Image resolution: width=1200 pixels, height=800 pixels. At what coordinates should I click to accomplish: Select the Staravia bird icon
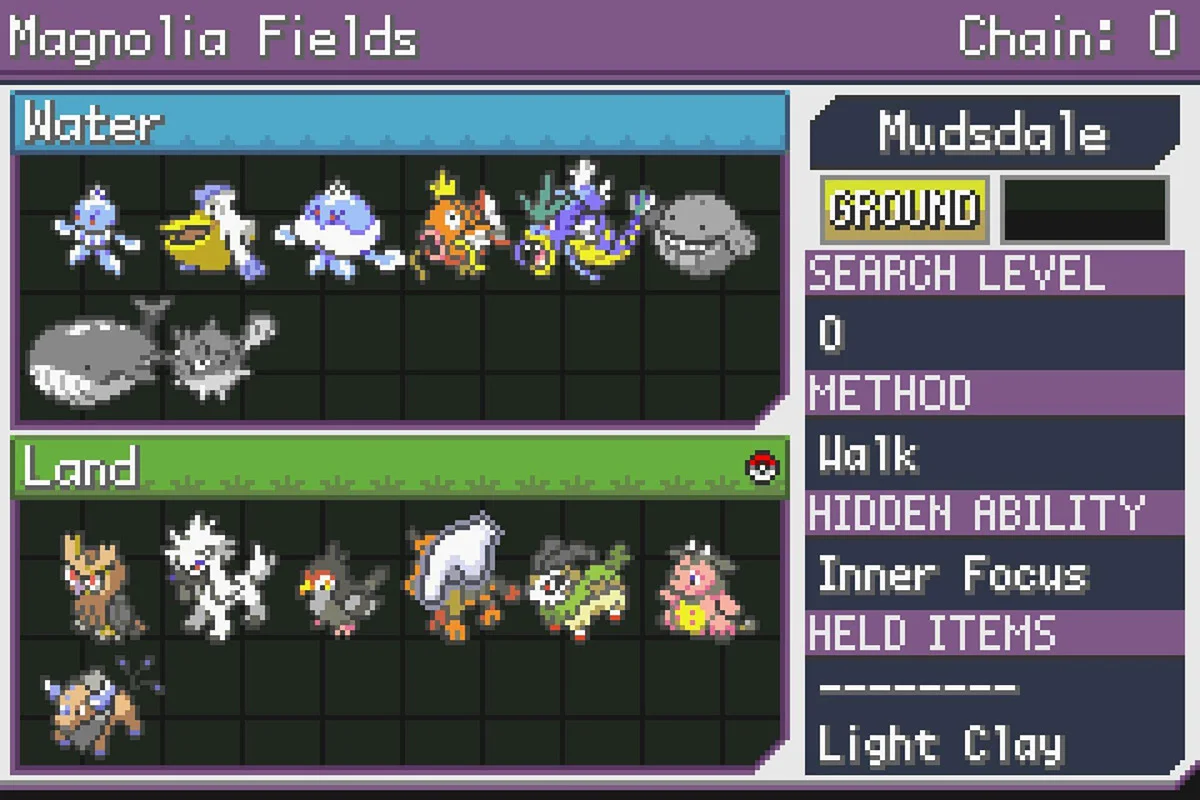point(340,588)
